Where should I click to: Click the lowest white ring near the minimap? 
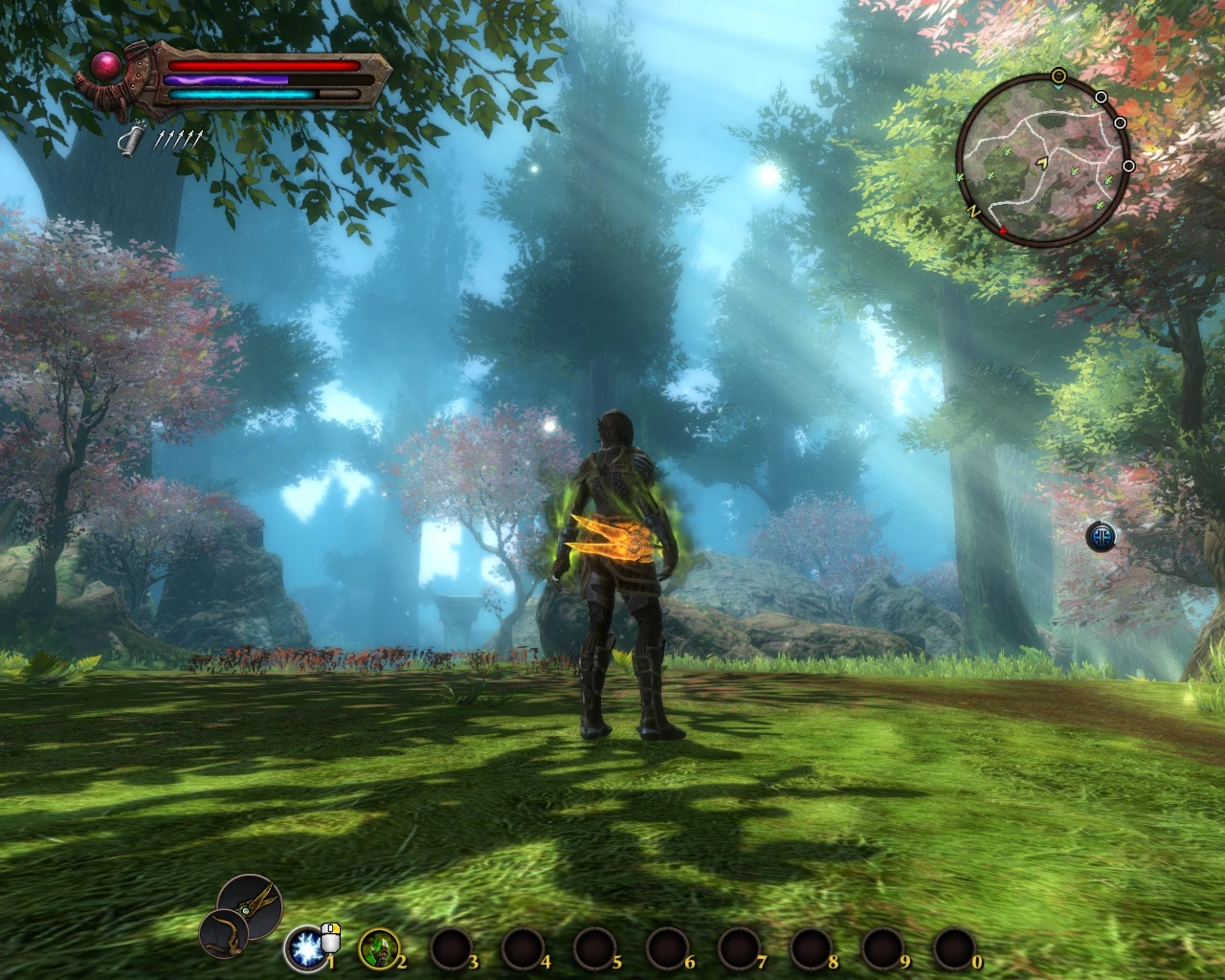[x=1128, y=165]
